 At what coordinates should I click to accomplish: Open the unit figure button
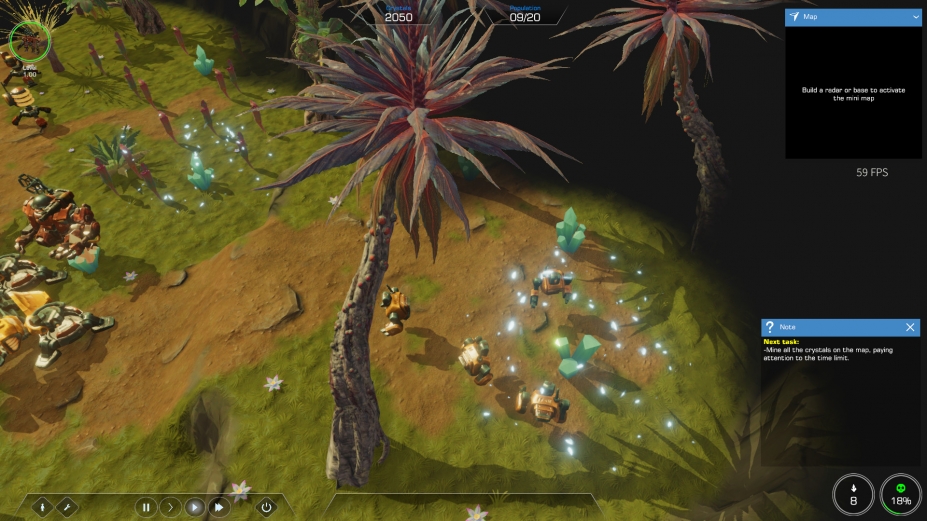click(x=42, y=507)
